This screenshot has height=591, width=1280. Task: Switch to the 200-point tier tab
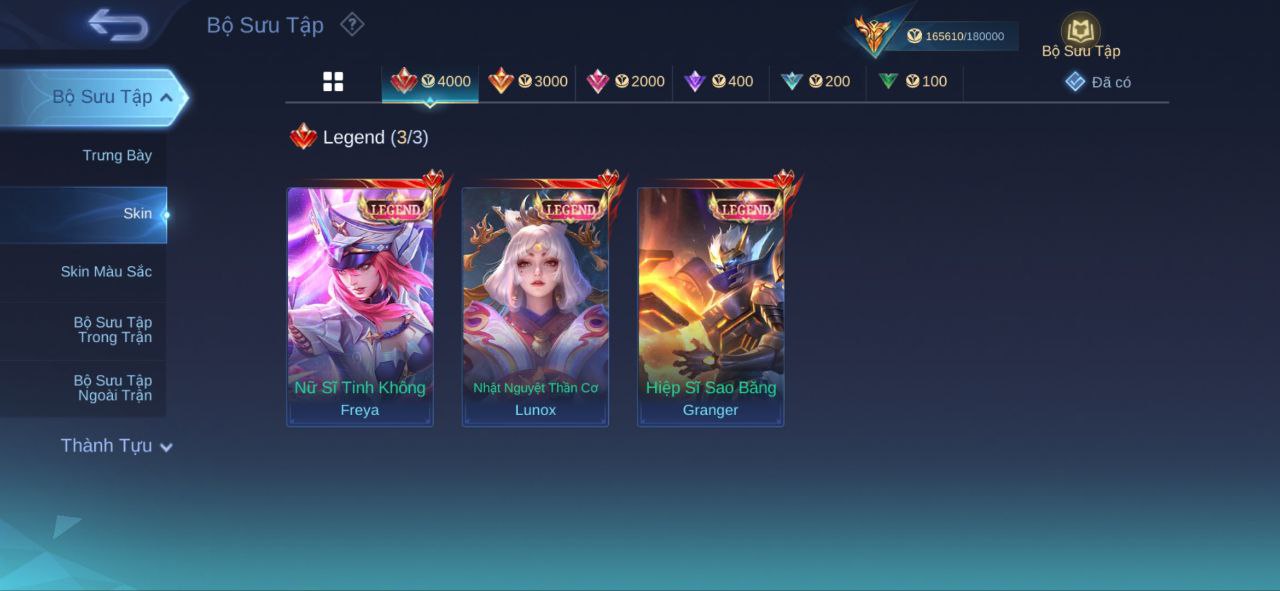(816, 82)
